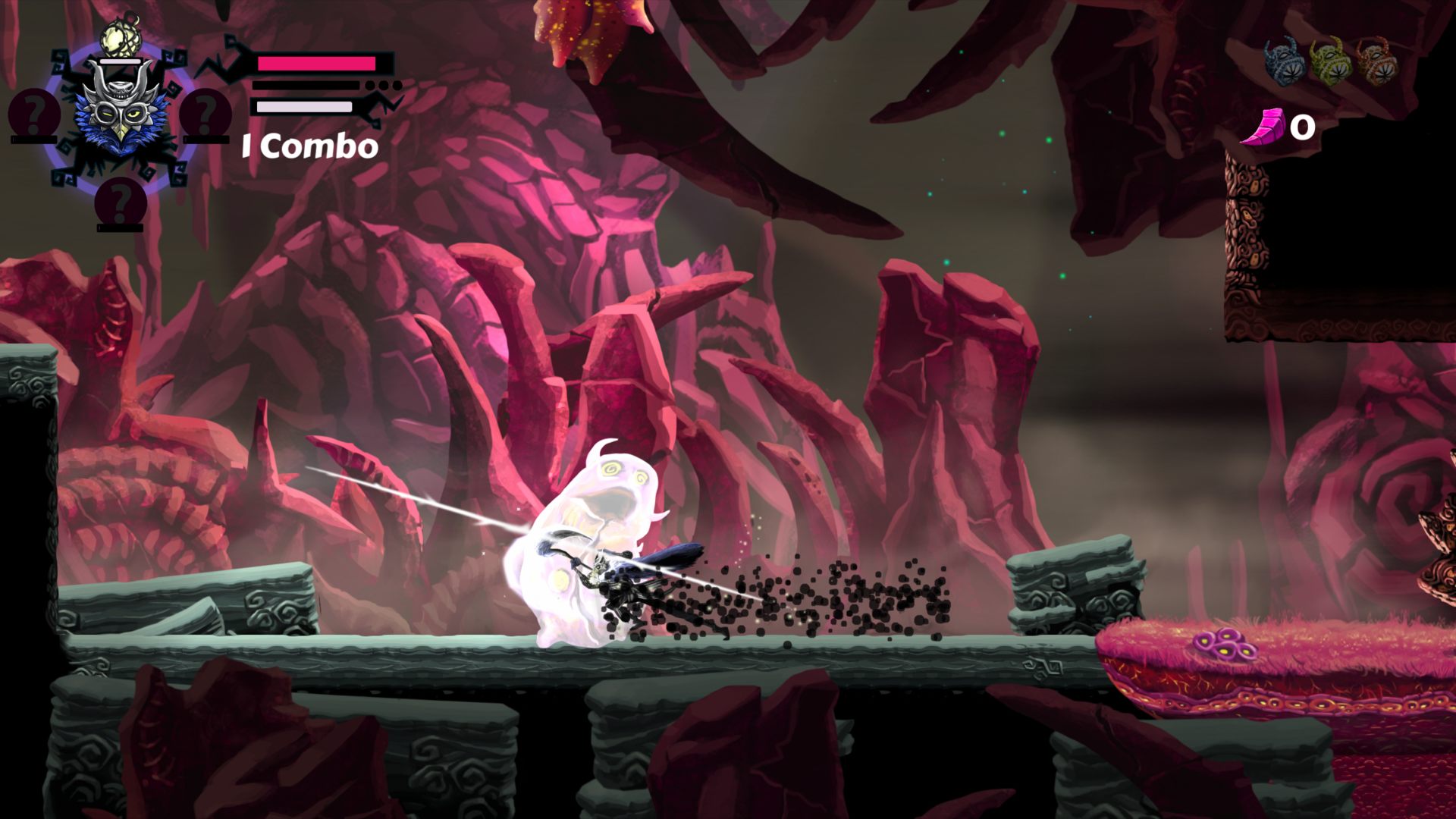Select the blue owl samurai mask
This screenshot has width=1456, height=819.
coord(120,114)
